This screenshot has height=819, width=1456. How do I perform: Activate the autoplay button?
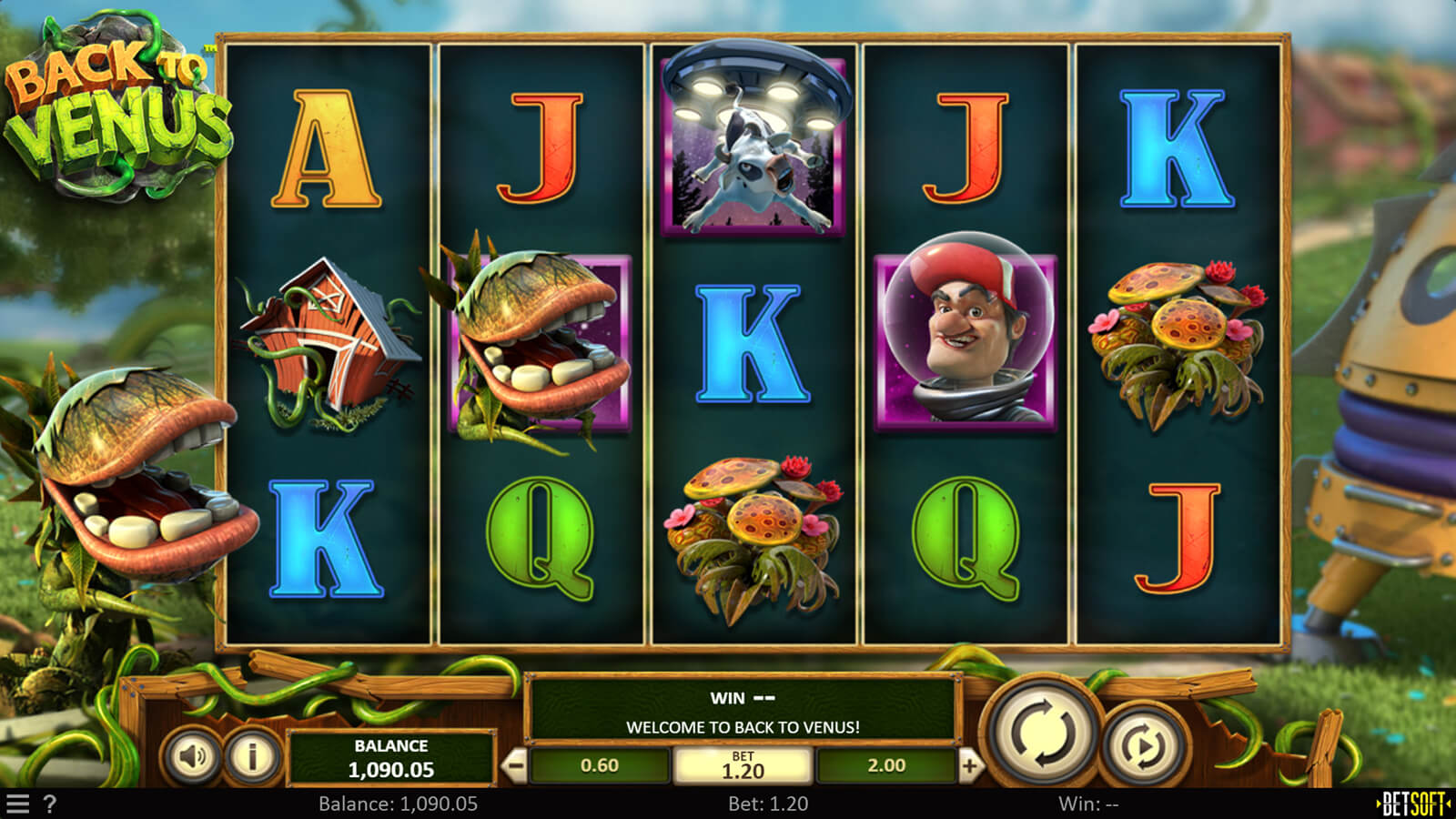1144,746
